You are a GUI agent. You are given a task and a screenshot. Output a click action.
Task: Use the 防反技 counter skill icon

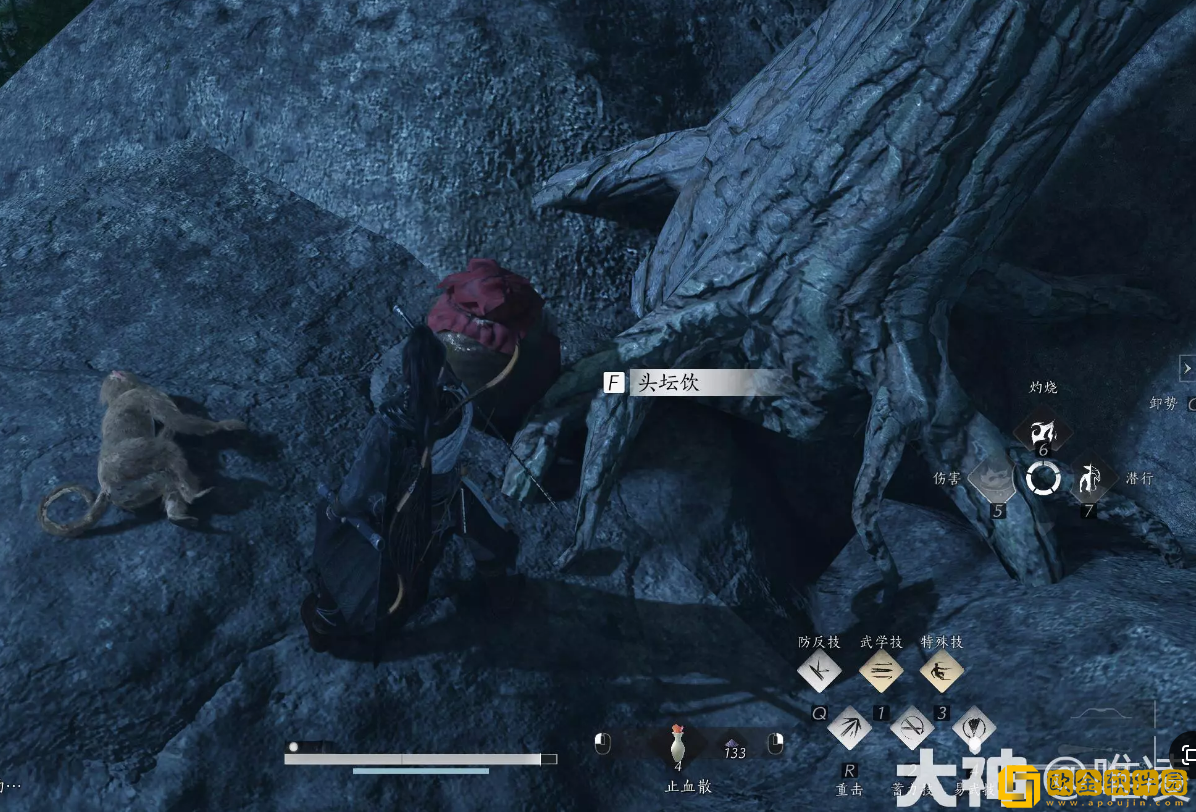pyautogui.click(x=819, y=672)
